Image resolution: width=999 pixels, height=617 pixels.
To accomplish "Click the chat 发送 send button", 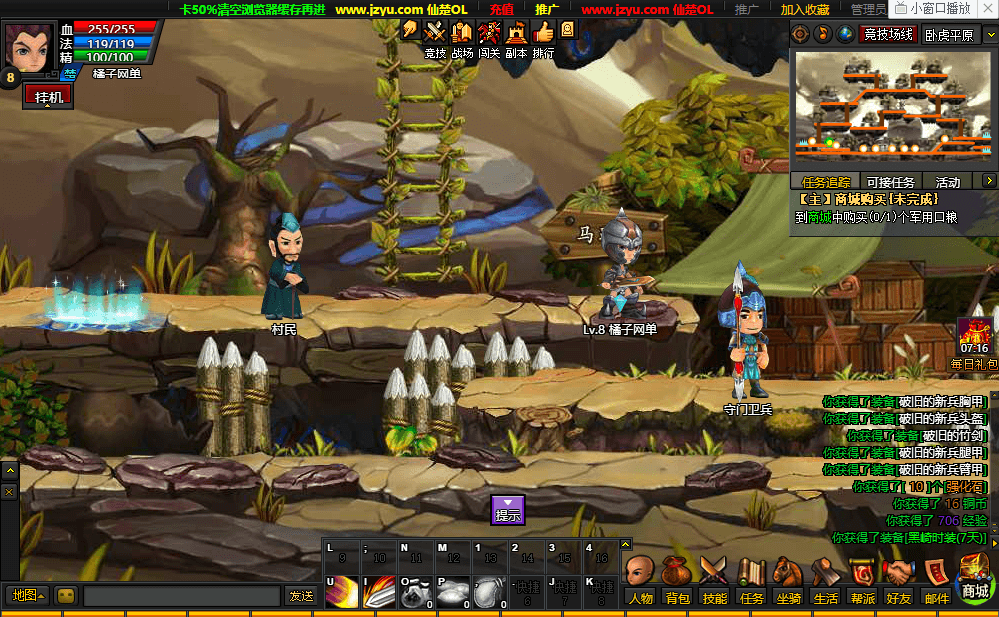I will [x=301, y=596].
